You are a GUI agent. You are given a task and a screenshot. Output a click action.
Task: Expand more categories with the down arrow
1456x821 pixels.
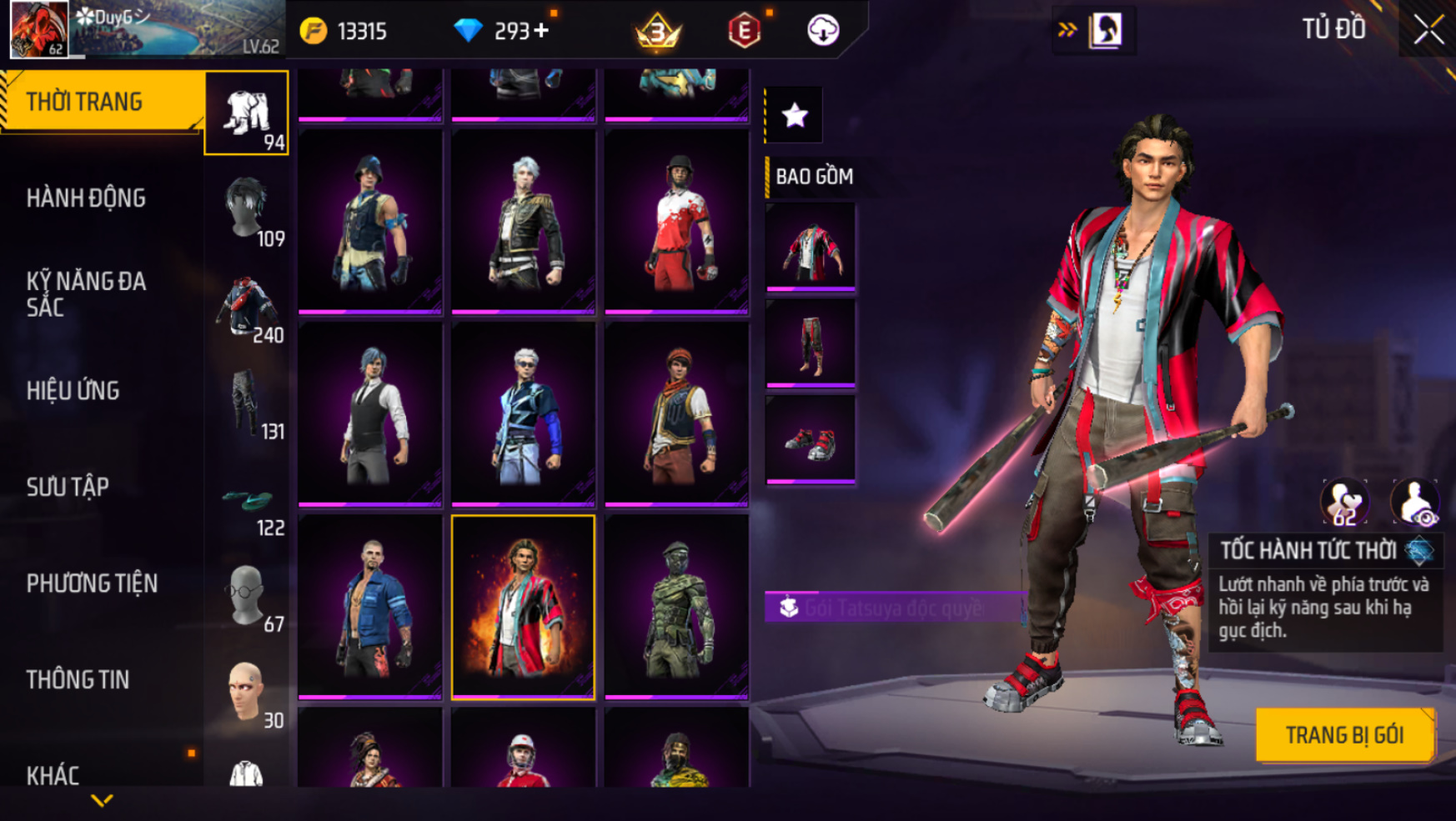point(102,801)
